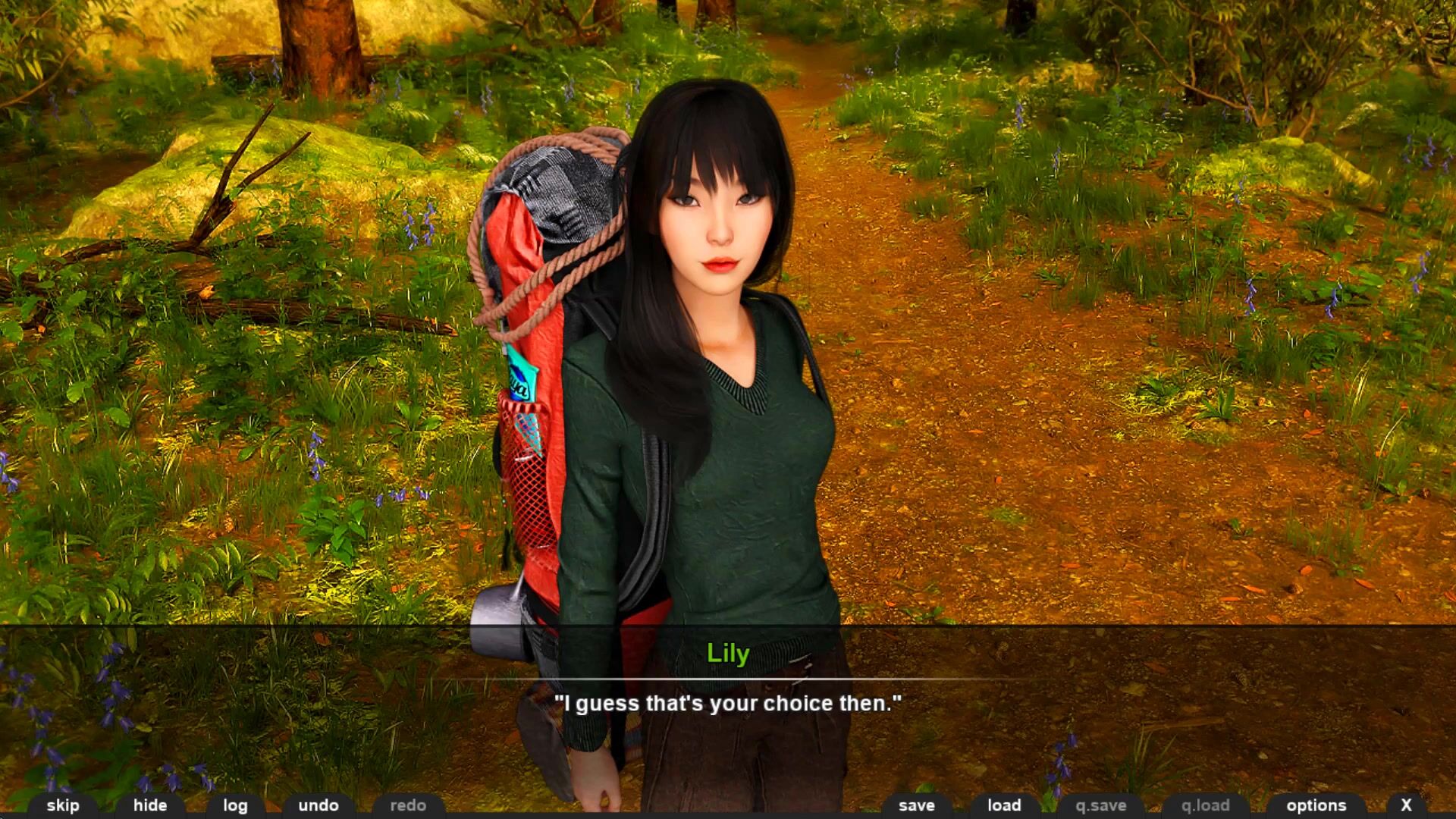Quick load with q.load
The image size is (1456, 819).
tap(1206, 805)
